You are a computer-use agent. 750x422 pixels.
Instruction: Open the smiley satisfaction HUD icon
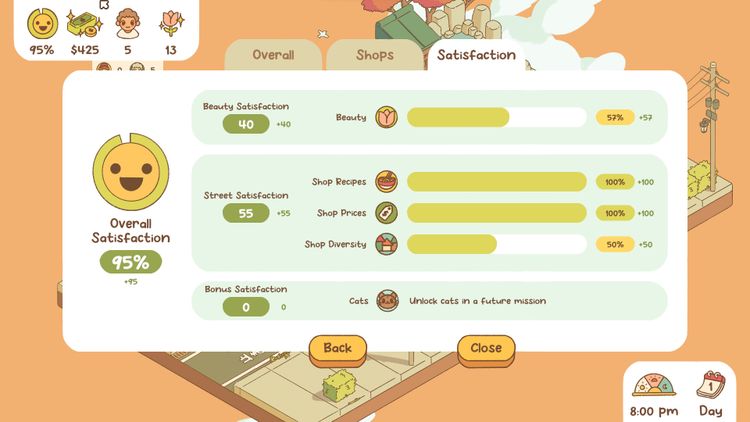tap(42, 22)
